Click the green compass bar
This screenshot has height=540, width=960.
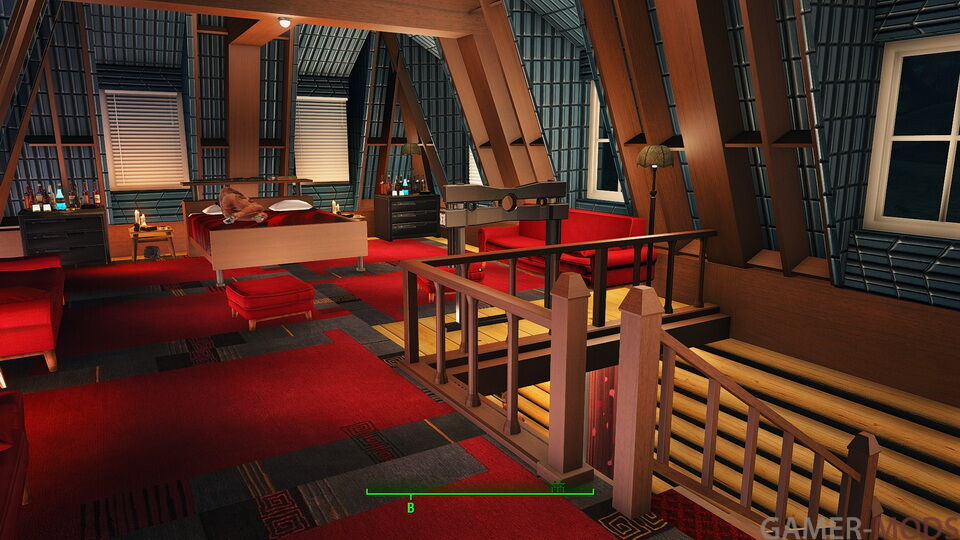pos(479,492)
